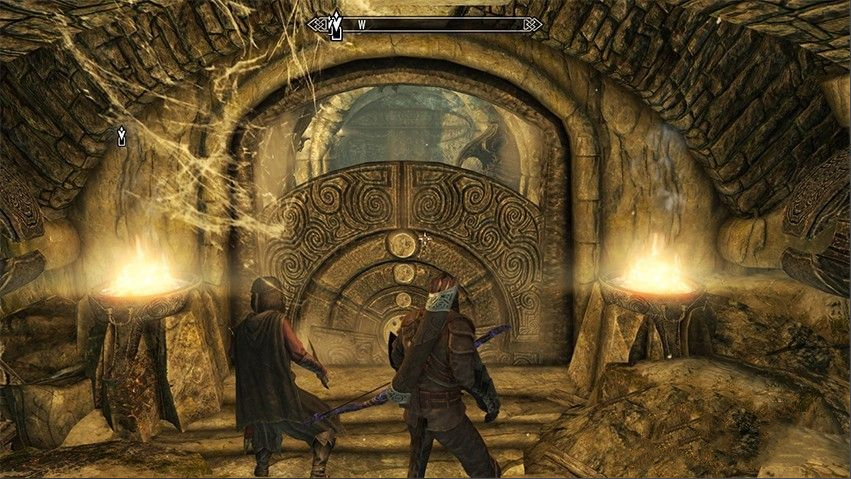The width and height of the screenshot is (851, 479).
Task: Select the floating quest arrow by the cobwebs
Action: pos(122,136)
